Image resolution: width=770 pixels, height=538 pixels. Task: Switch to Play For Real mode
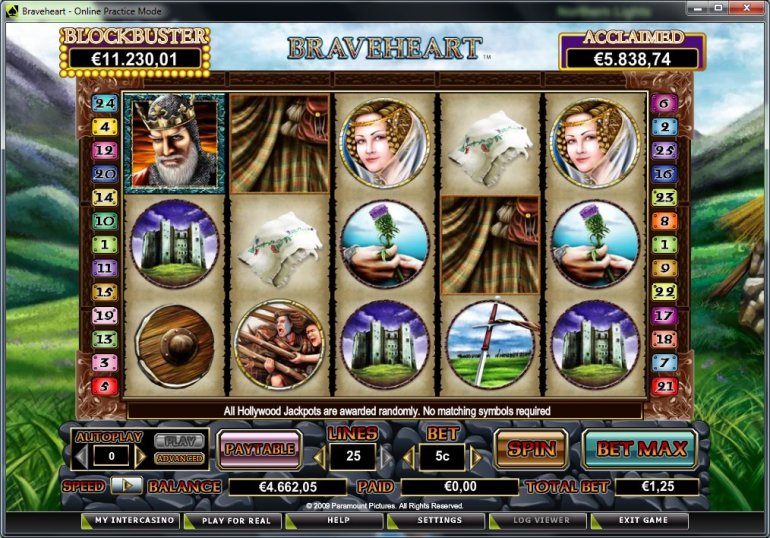235,521
